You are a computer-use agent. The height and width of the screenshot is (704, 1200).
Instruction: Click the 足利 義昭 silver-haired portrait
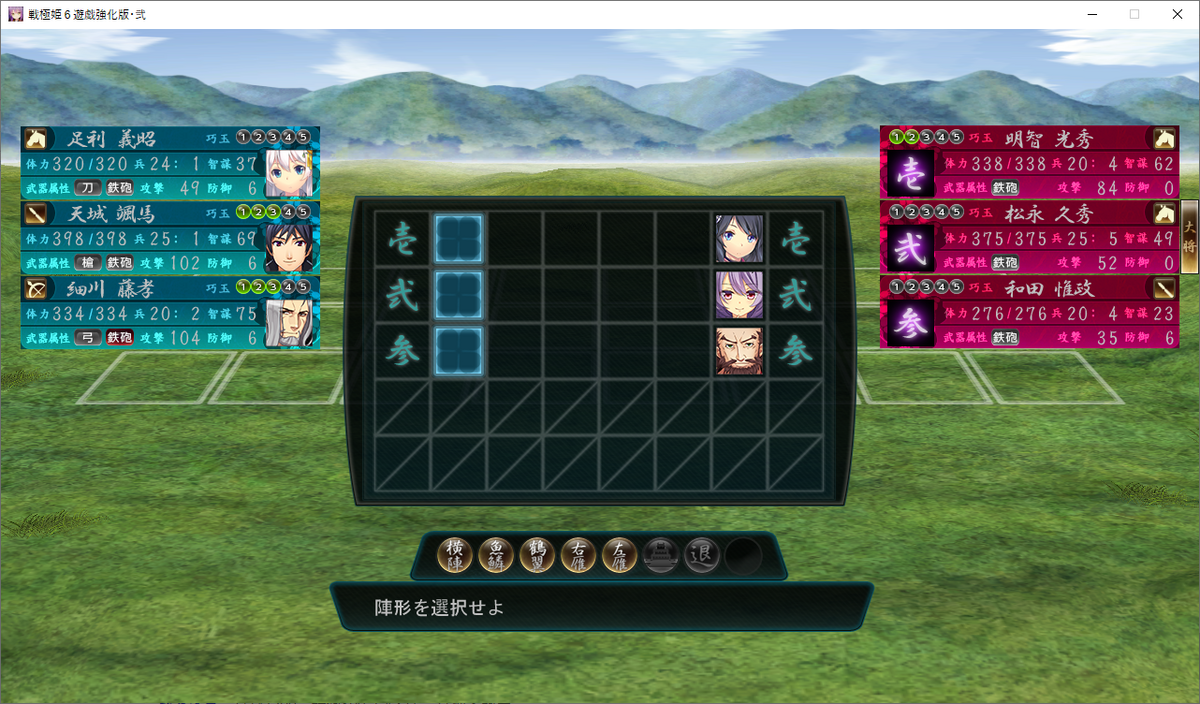click(x=290, y=172)
